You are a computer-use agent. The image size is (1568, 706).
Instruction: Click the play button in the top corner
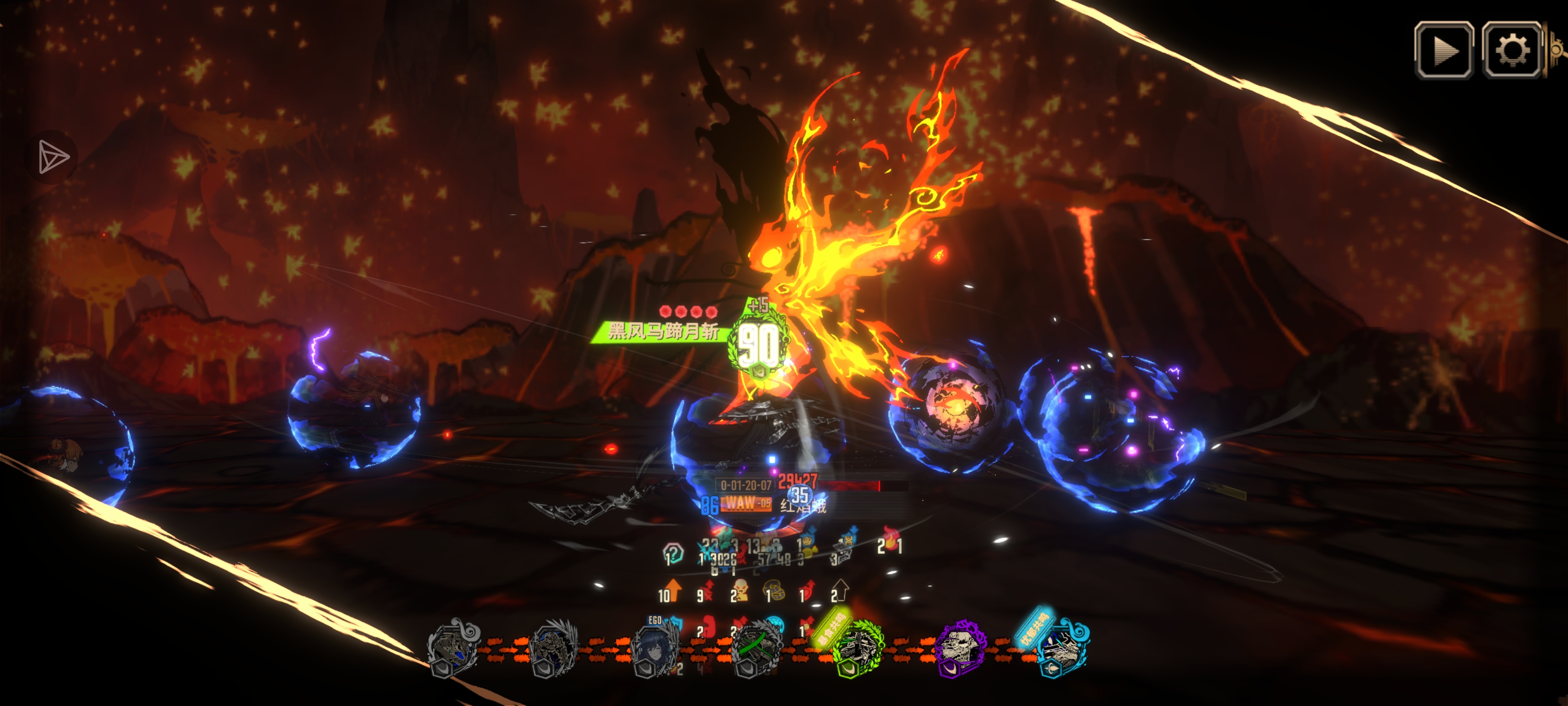point(1443,50)
